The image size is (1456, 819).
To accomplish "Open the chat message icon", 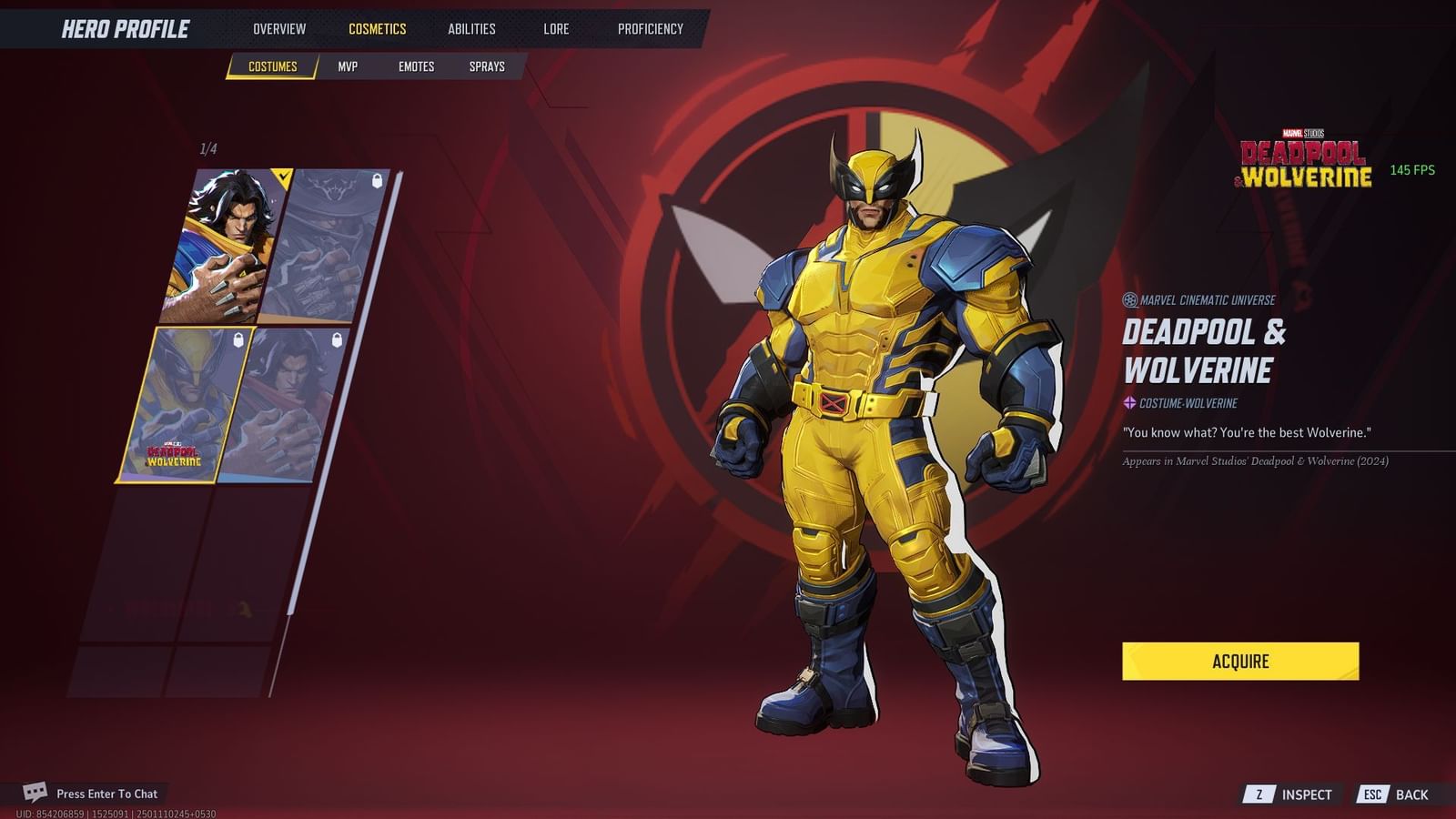I will 35,792.
